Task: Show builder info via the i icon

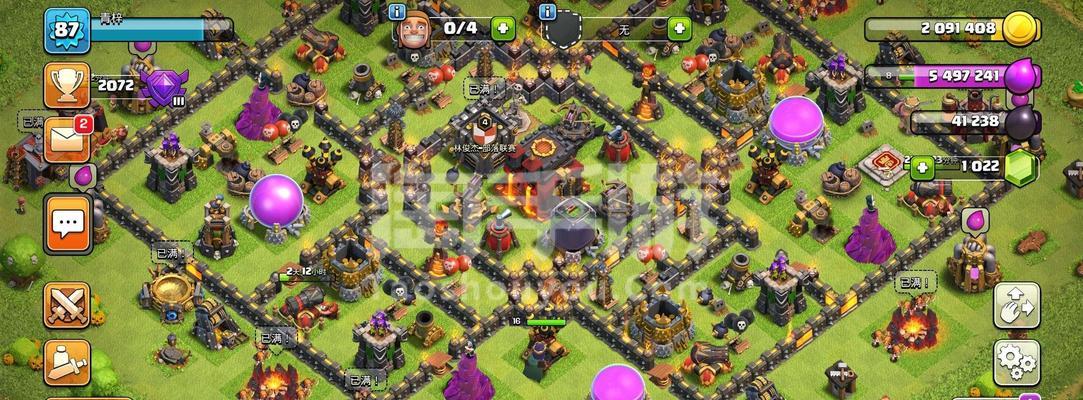Action: (397, 12)
